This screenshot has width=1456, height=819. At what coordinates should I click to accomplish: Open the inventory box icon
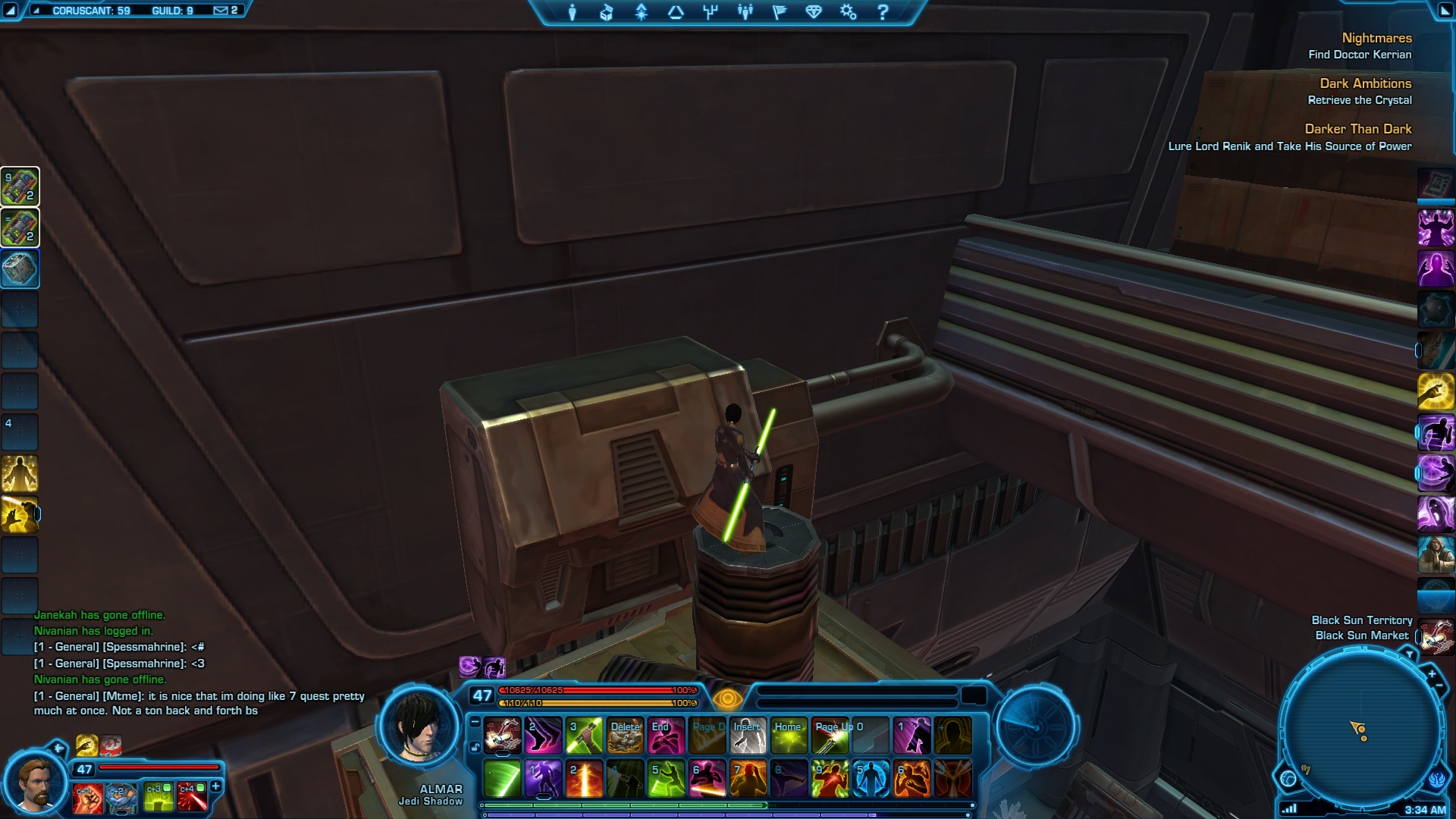click(607, 12)
